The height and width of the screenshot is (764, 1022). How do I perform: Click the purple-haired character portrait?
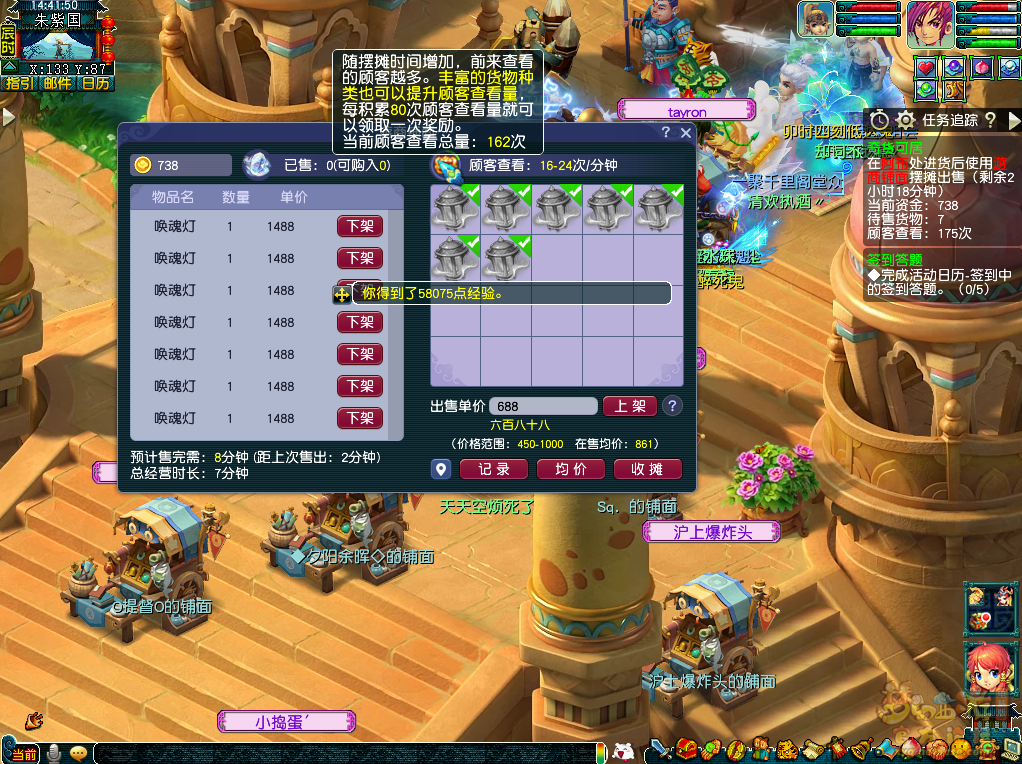929,24
